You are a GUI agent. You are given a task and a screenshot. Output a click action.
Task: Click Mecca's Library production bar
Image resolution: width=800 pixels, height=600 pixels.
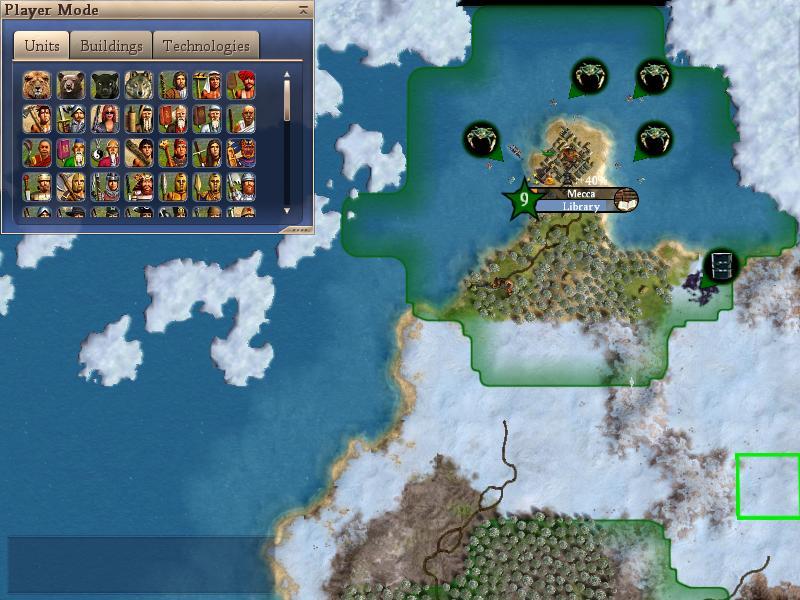580,207
